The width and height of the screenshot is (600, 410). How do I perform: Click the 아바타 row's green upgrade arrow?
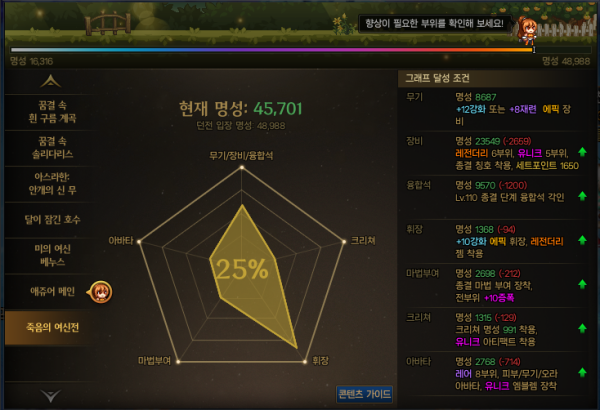(582, 365)
